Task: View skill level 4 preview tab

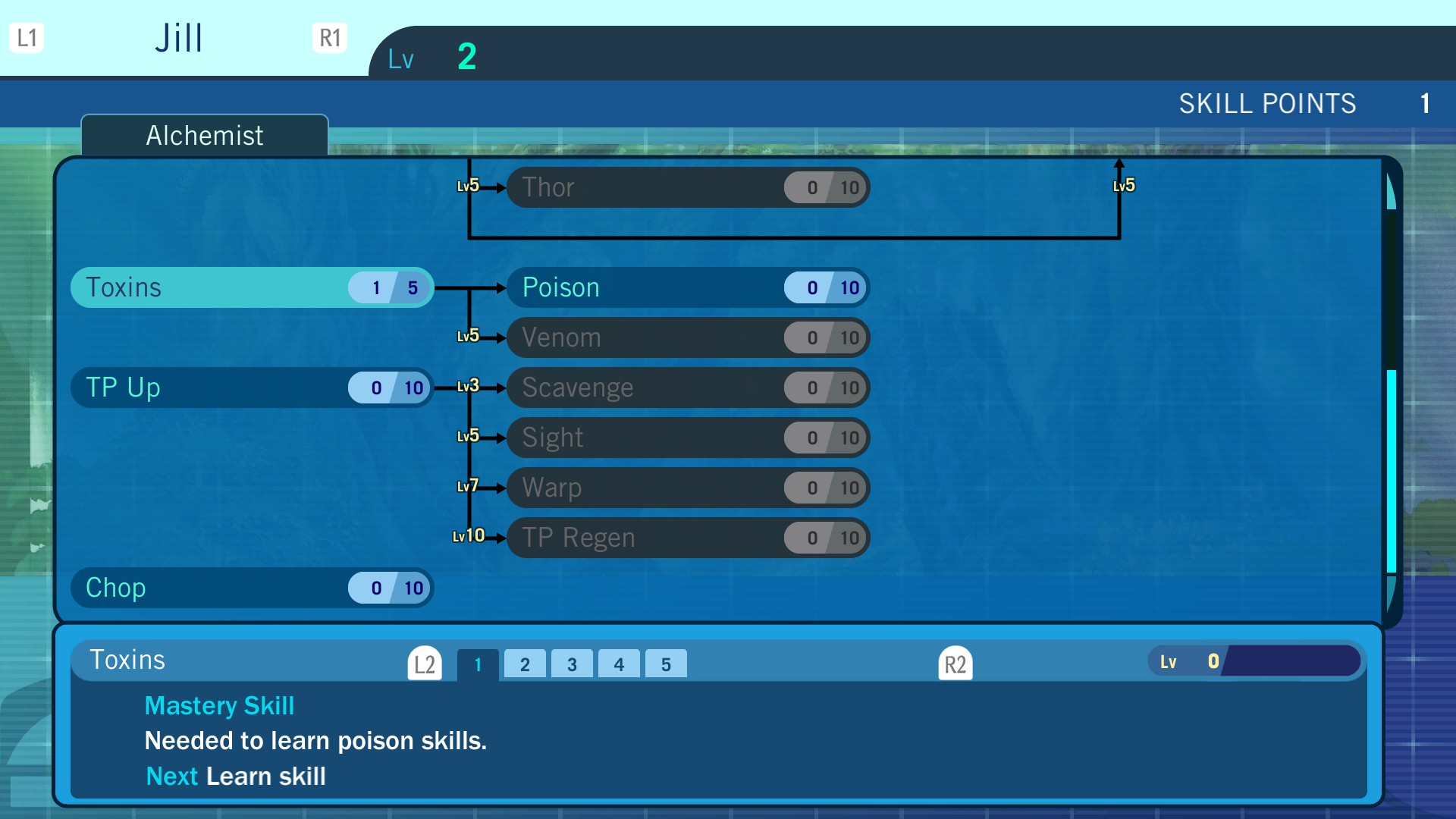Action: 619,664
